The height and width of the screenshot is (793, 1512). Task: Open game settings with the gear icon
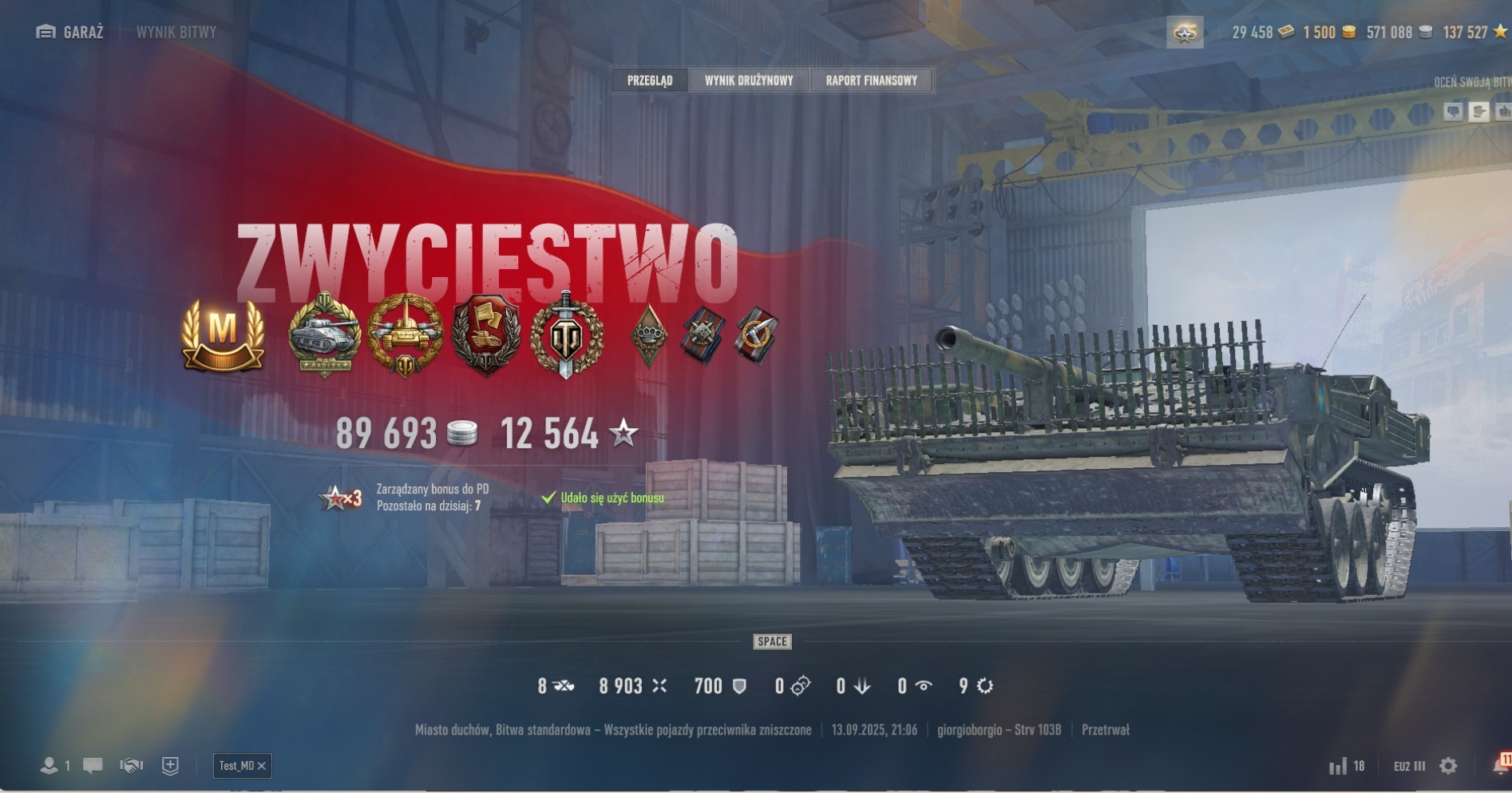(x=1448, y=766)
